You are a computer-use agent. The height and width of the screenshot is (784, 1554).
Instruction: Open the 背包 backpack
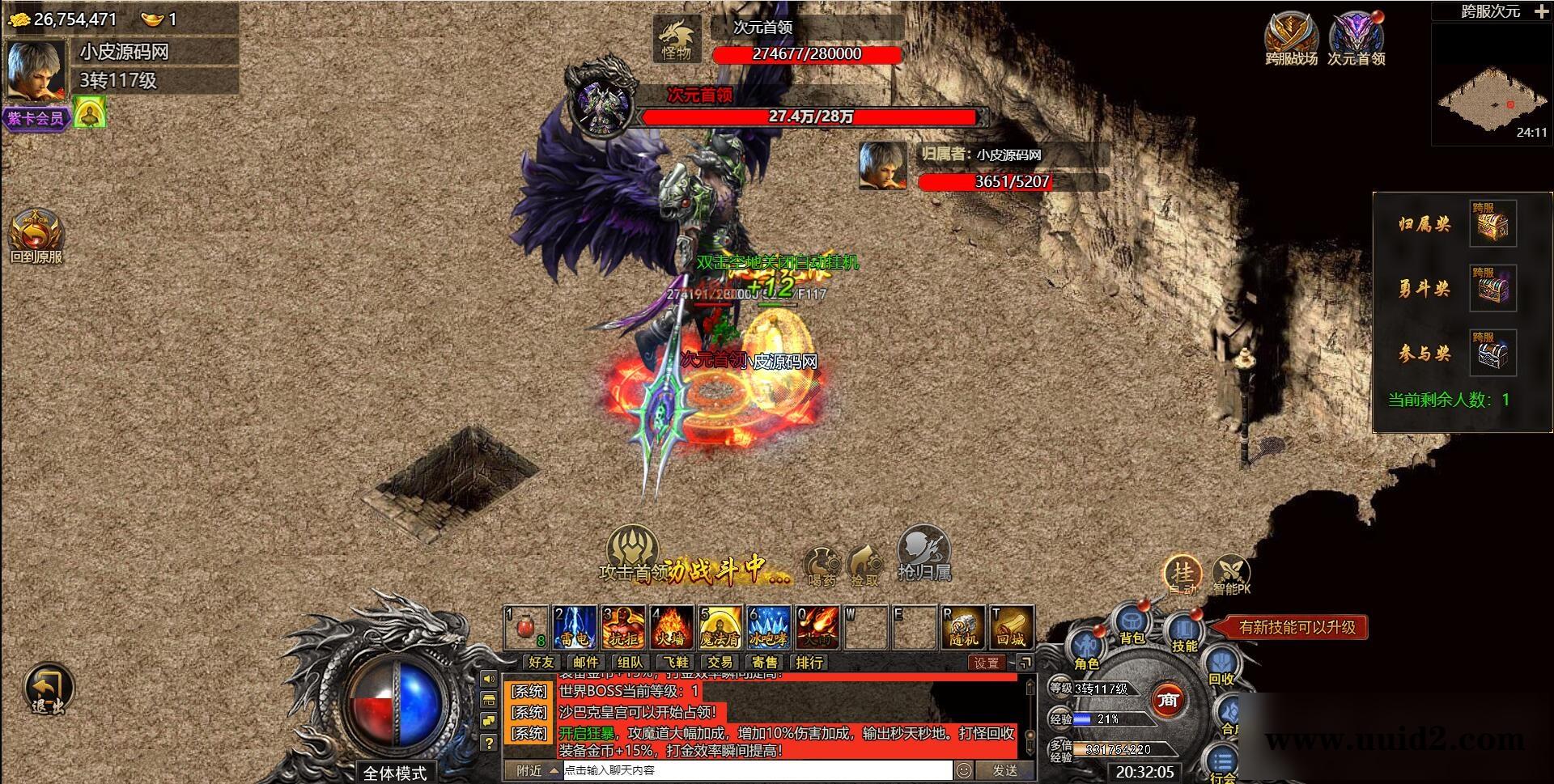(1132, 625)
